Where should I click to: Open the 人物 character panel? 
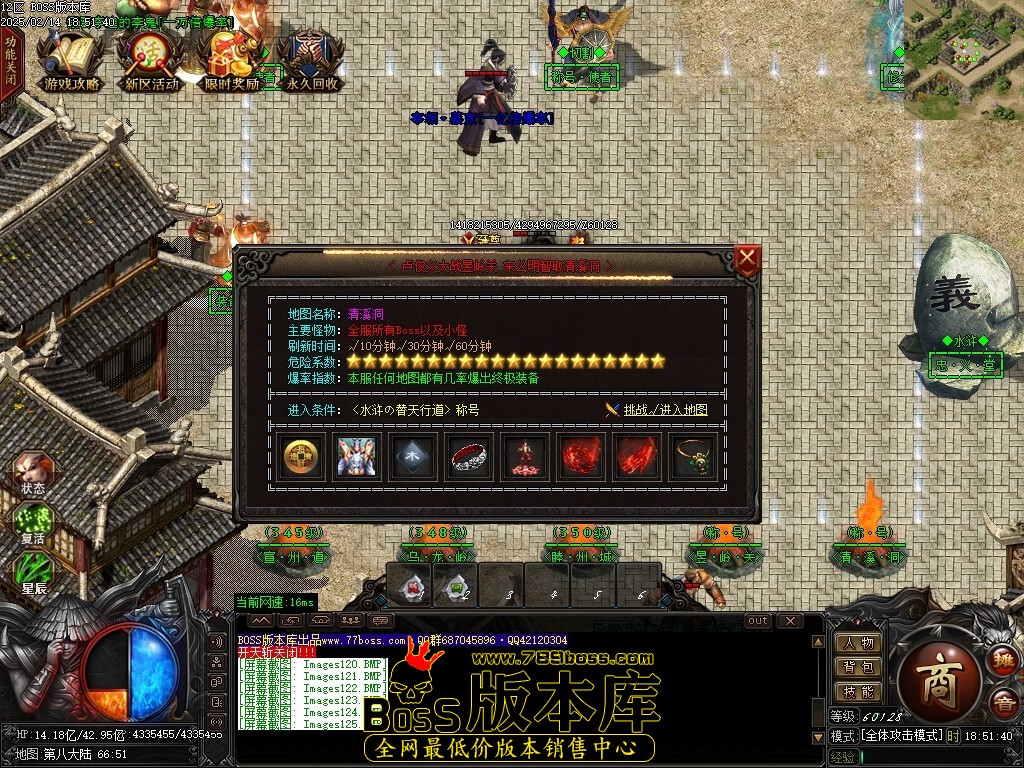(x=858, y=643)
